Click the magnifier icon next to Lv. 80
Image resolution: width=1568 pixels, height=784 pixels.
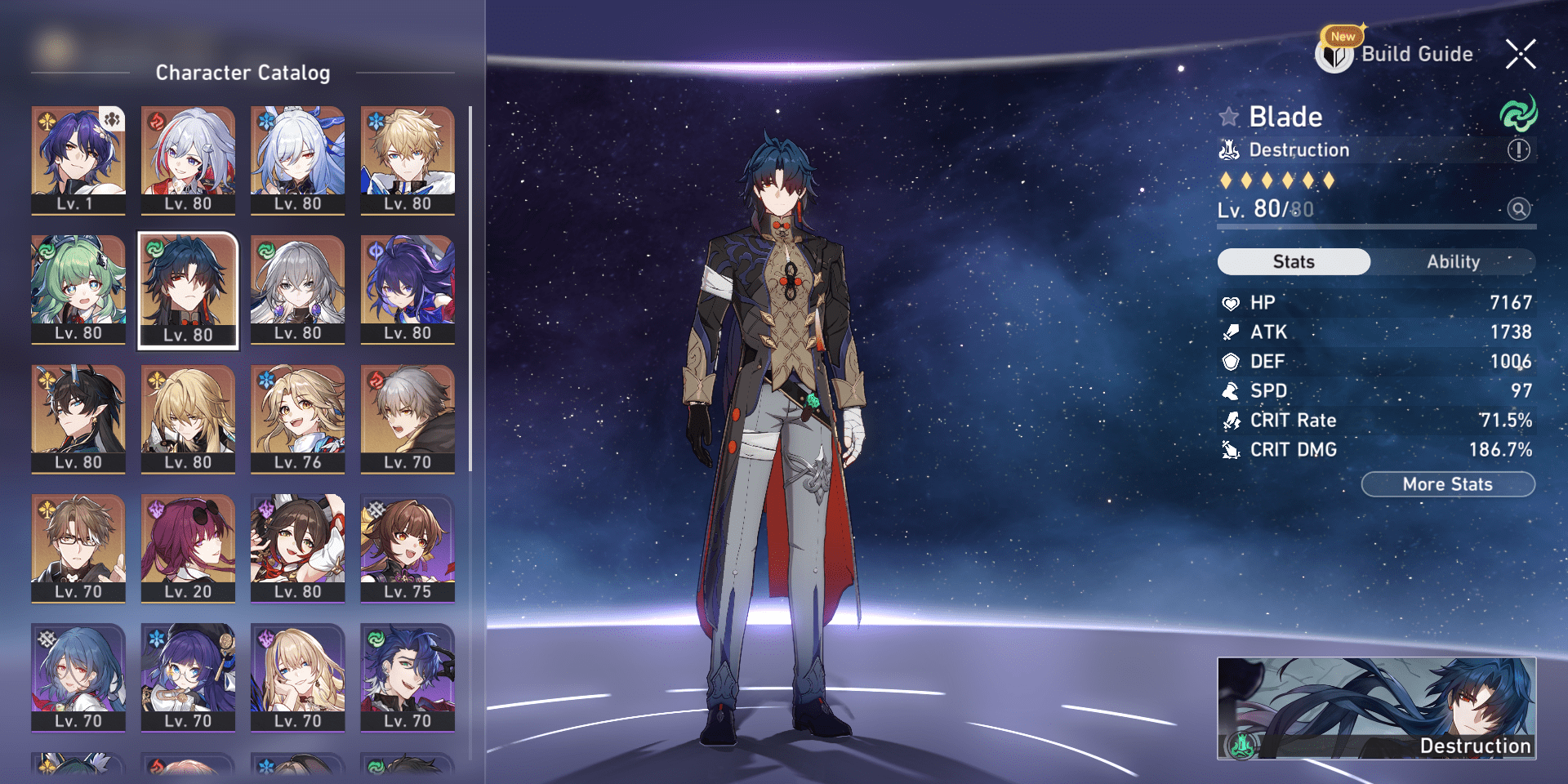coord(1521,210)
